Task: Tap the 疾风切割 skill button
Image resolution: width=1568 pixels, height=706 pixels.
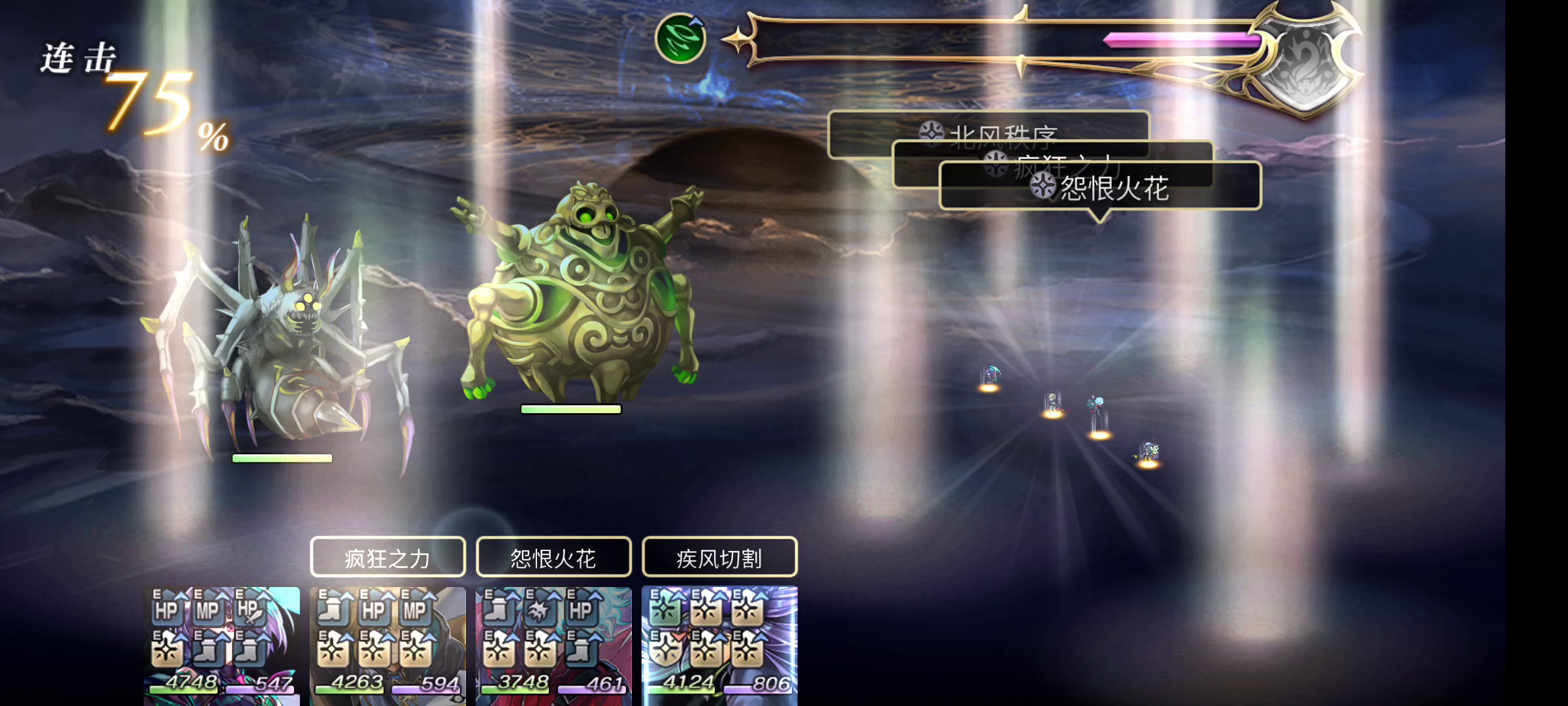Action: click(x=720, y=558)
